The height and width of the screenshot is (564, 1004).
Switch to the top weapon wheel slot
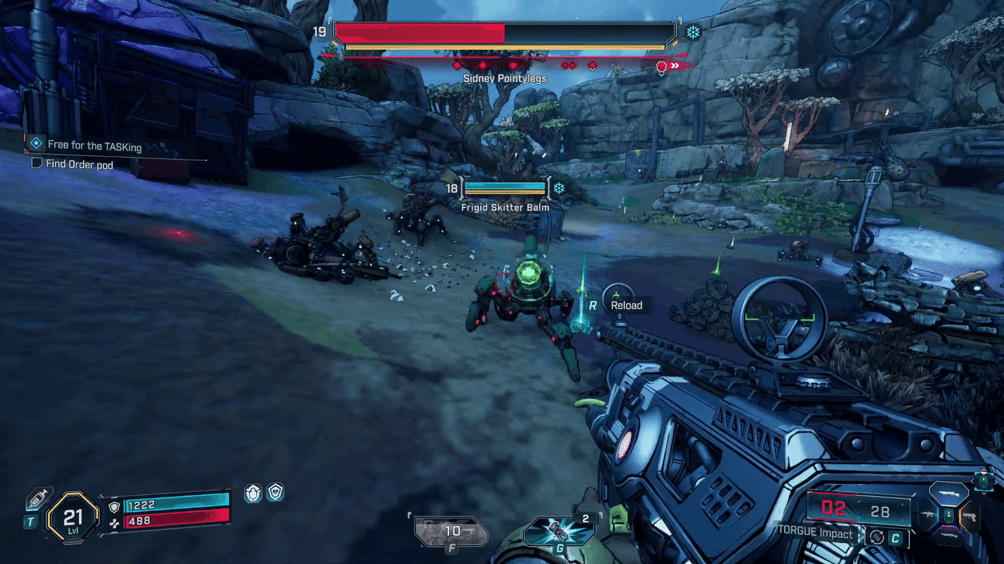[x=947, y=494]
